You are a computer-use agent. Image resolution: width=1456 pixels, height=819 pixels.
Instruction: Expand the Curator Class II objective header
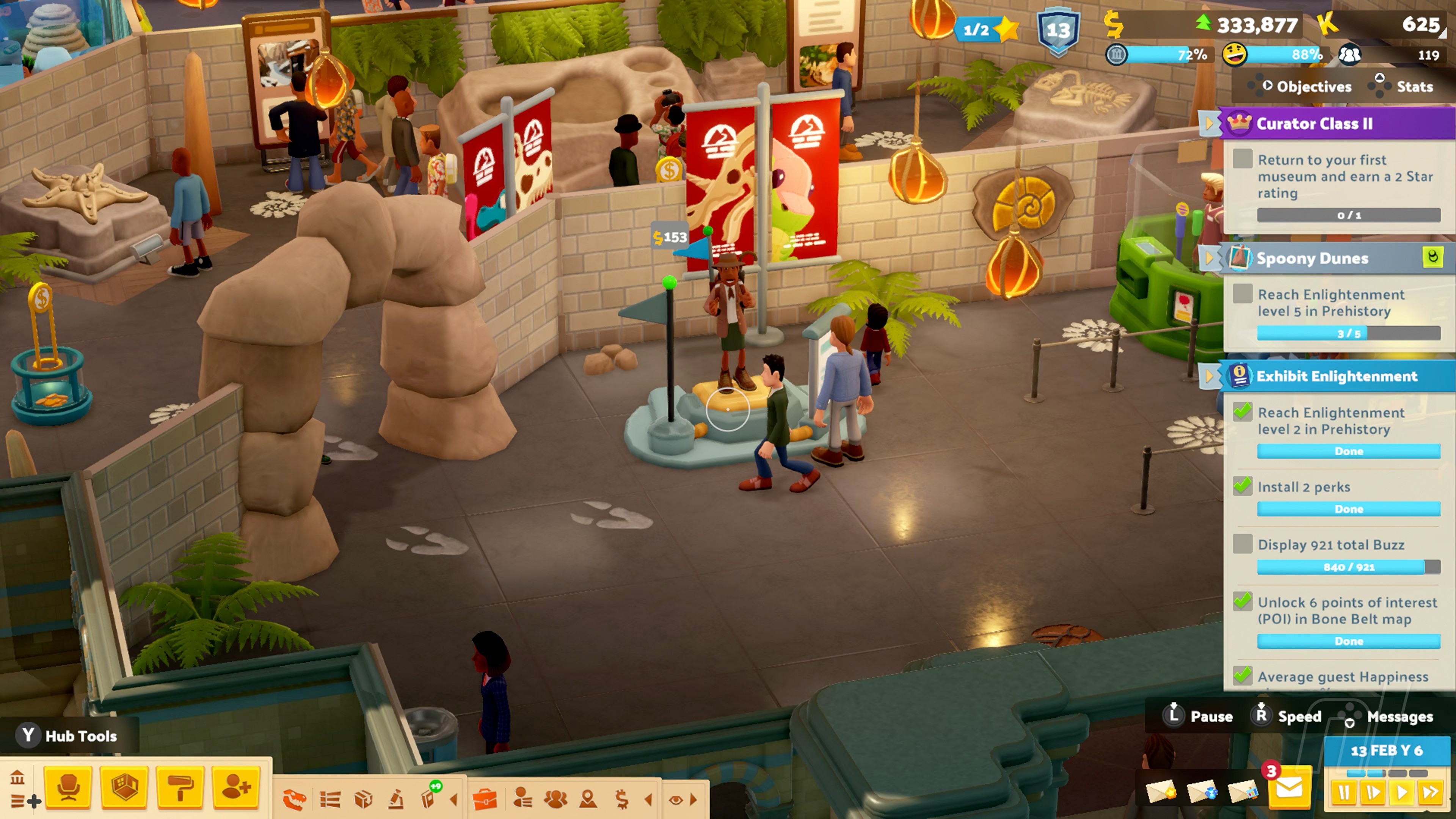[1210, 123]
